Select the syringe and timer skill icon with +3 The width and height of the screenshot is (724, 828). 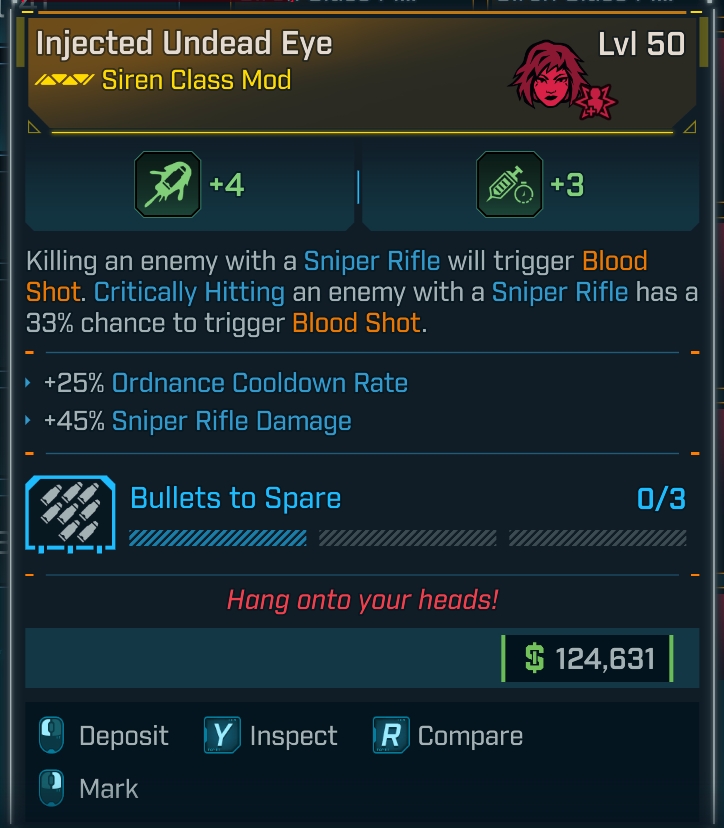[x=509, y=185]
